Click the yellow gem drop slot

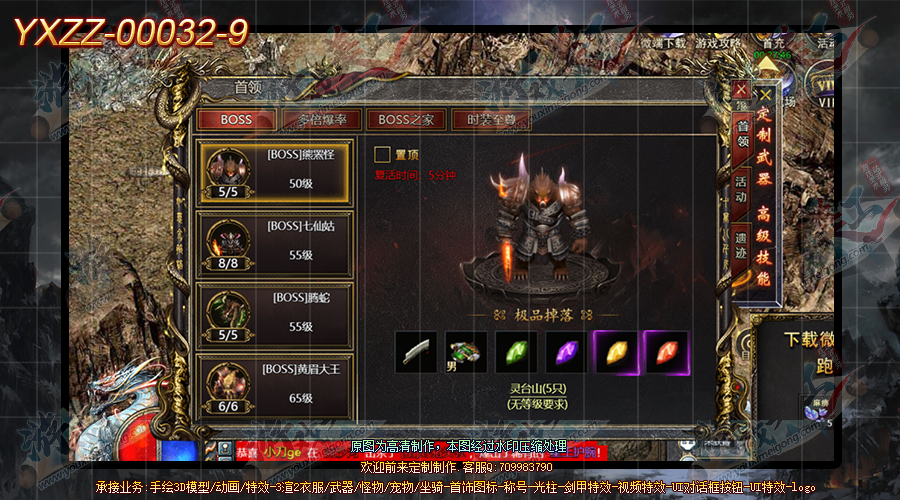615,352
